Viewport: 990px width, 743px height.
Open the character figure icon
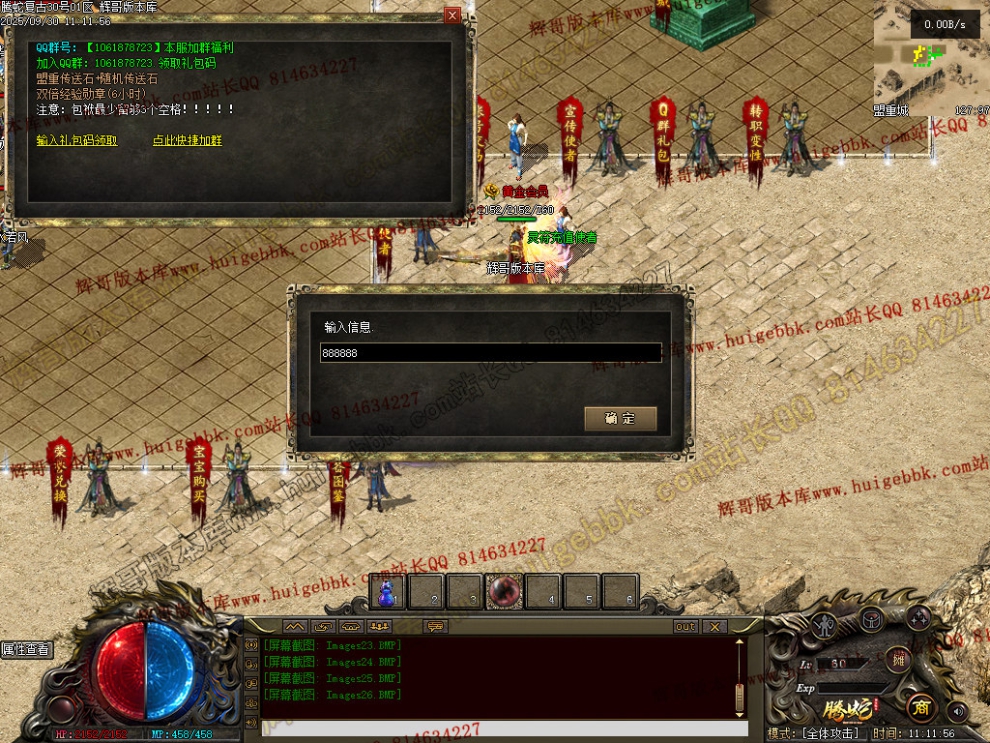pyautogui.click(x=826, y=626)
